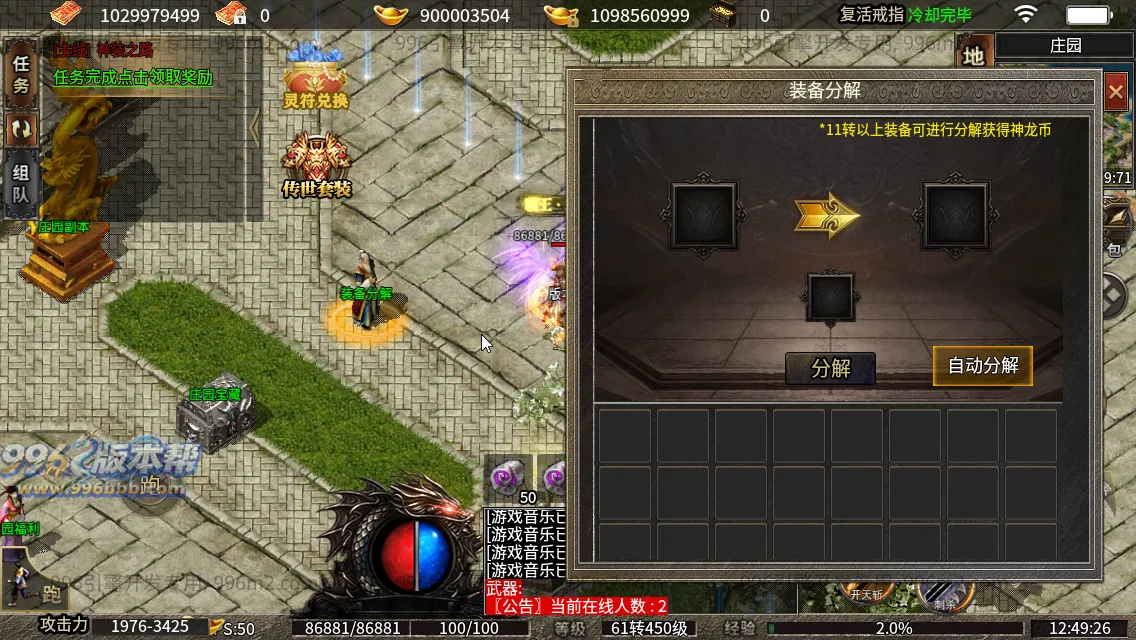Open the chat log box
This screenshot has width=1136, height=640.
(525, 544)
